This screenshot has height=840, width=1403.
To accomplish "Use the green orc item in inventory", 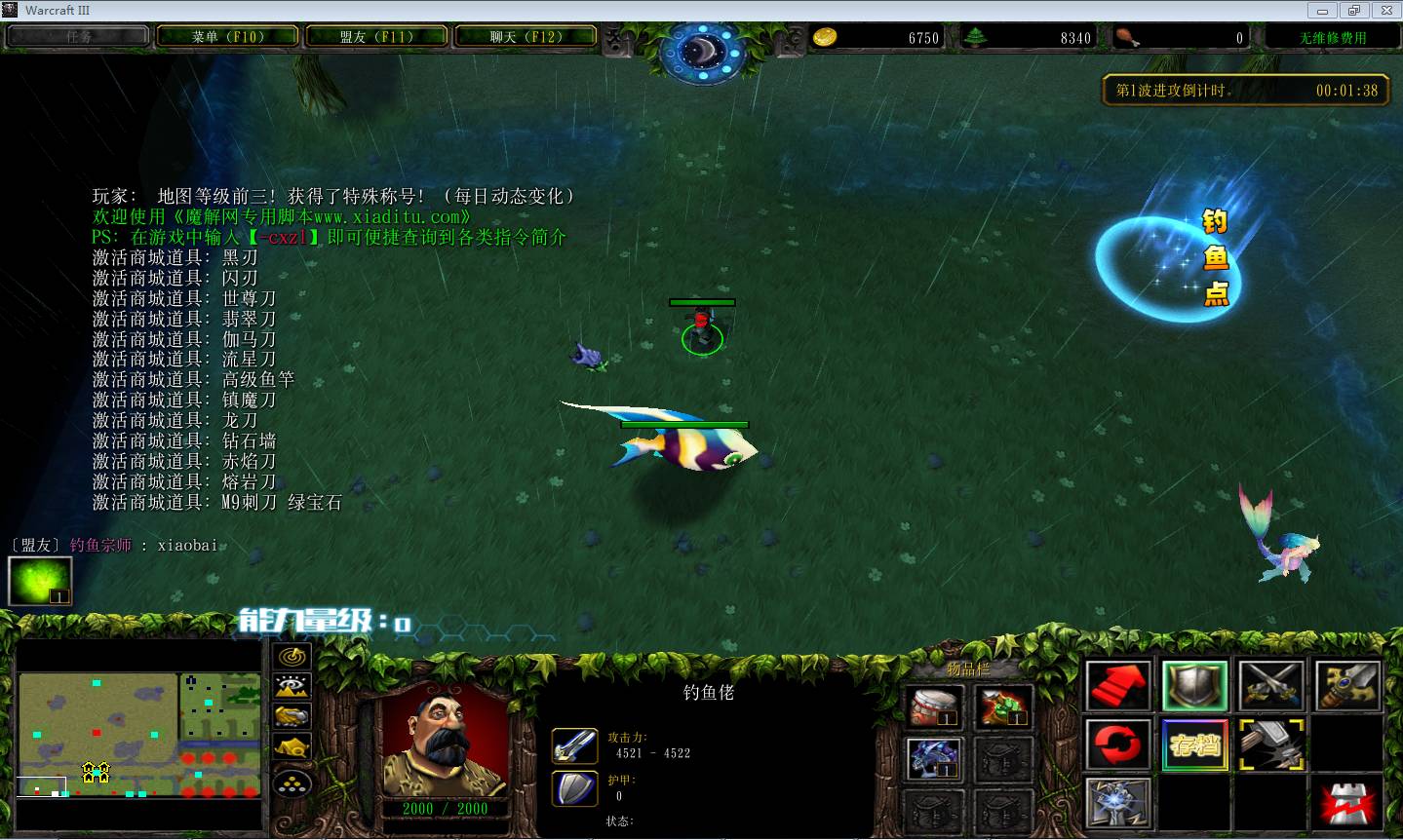I will pos(1003,706).
